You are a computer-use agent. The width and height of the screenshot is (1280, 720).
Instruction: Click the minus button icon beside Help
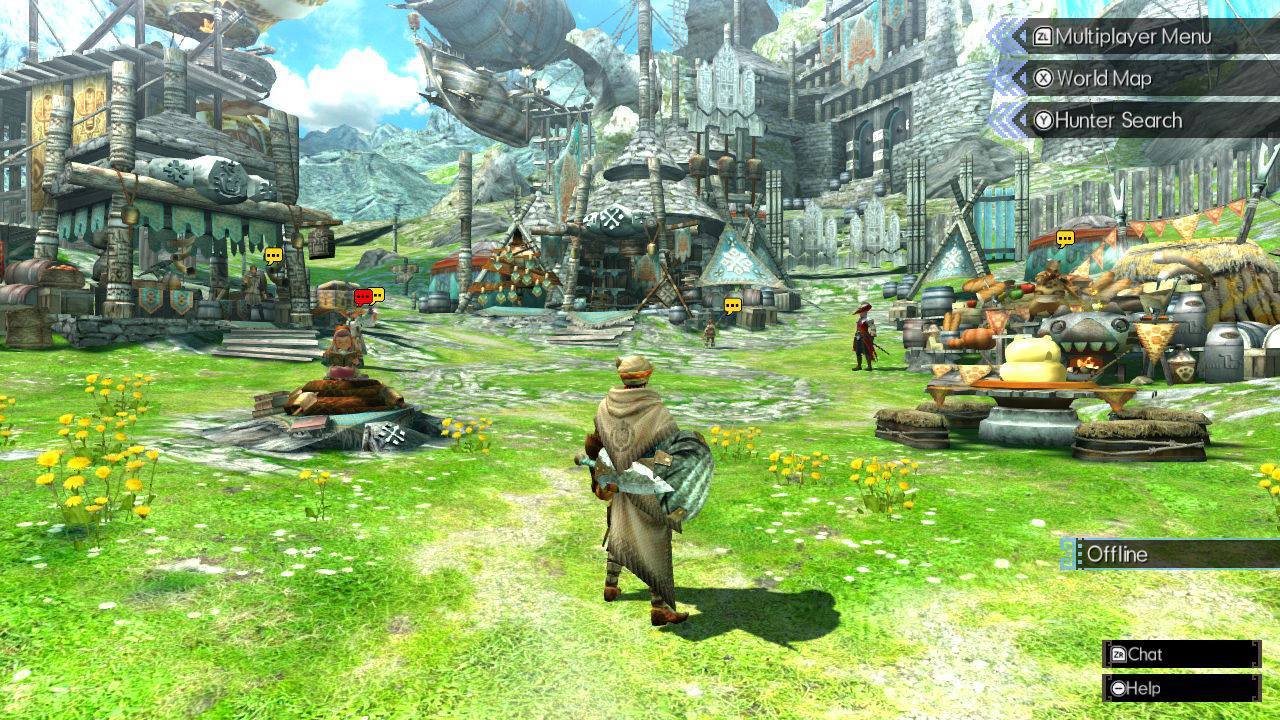tap(1117, 687)
